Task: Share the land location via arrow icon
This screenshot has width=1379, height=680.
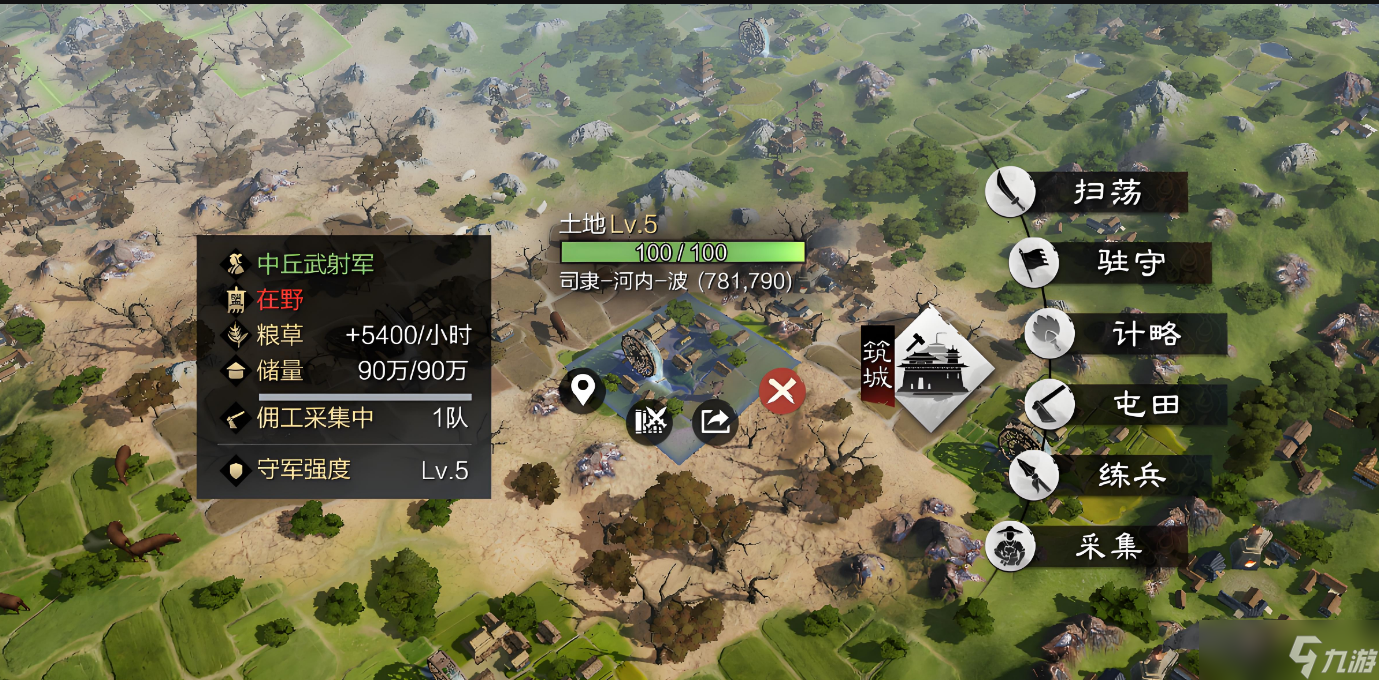Action: point(715,422)
